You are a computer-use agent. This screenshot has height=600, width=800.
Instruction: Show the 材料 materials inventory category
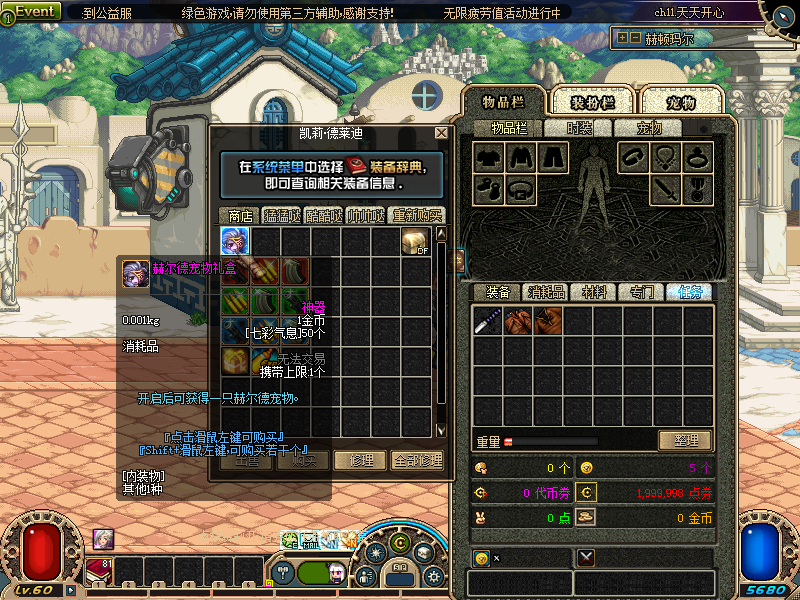click(594, 292)
